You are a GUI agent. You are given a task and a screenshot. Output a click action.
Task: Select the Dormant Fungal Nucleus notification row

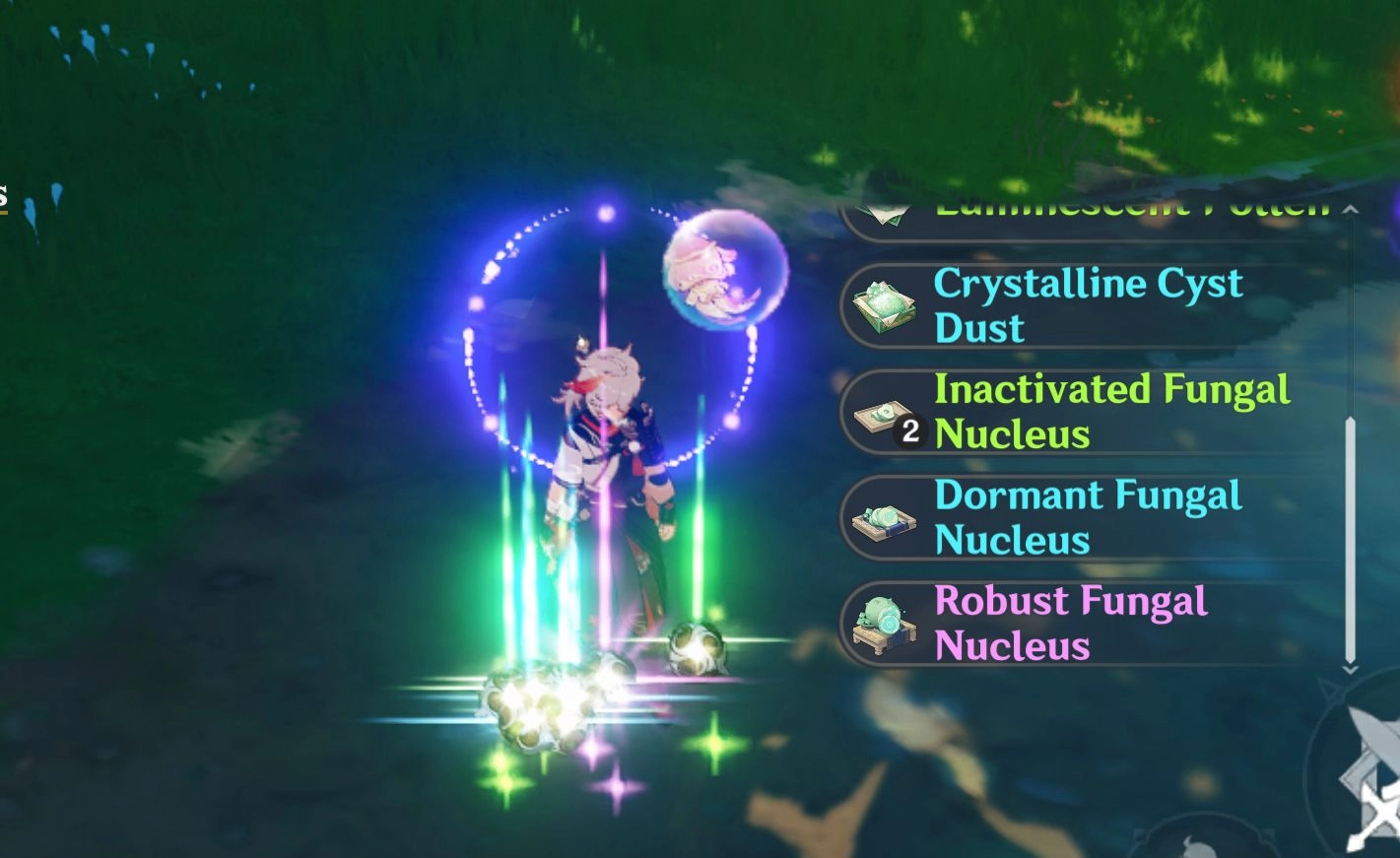click(1084, 516)
